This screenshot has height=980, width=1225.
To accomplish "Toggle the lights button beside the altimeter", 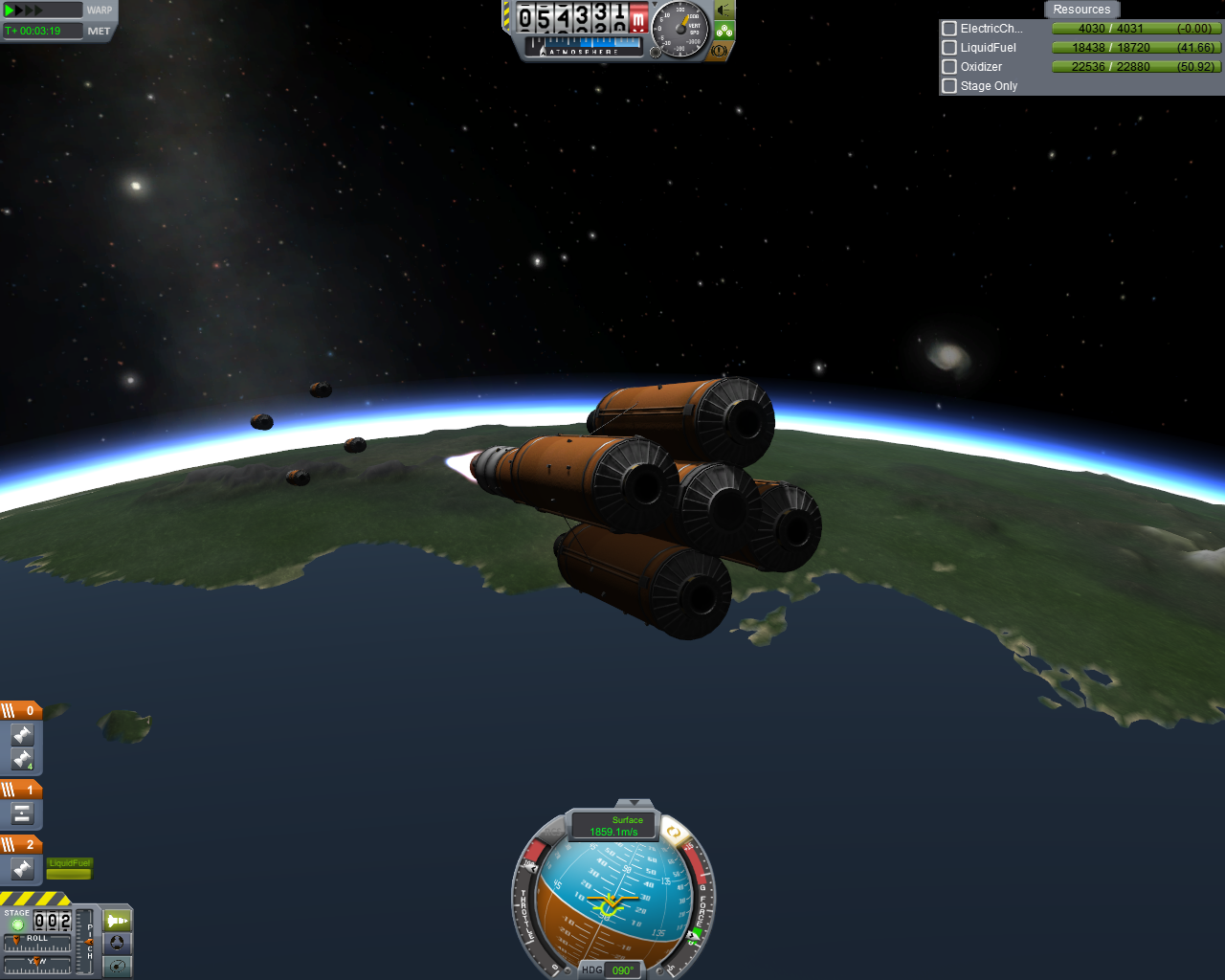I will (724, 11).
